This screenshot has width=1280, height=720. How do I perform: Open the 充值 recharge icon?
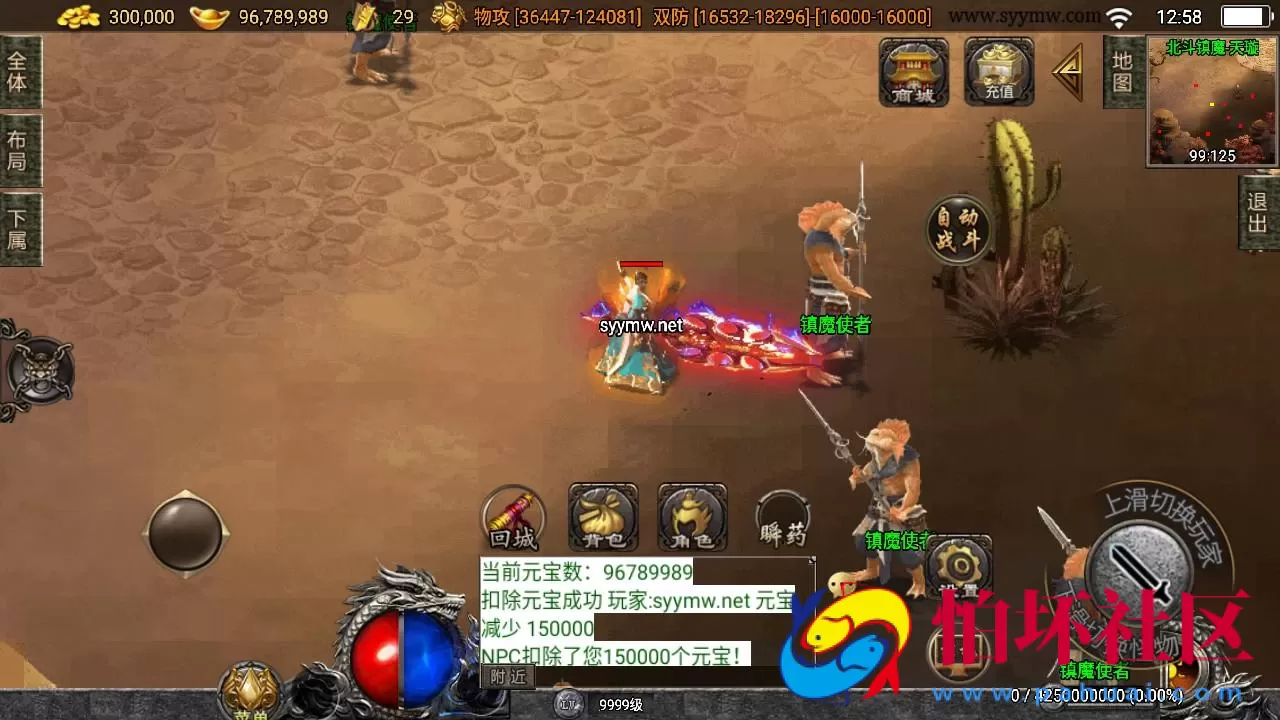[x=997, y=73]
